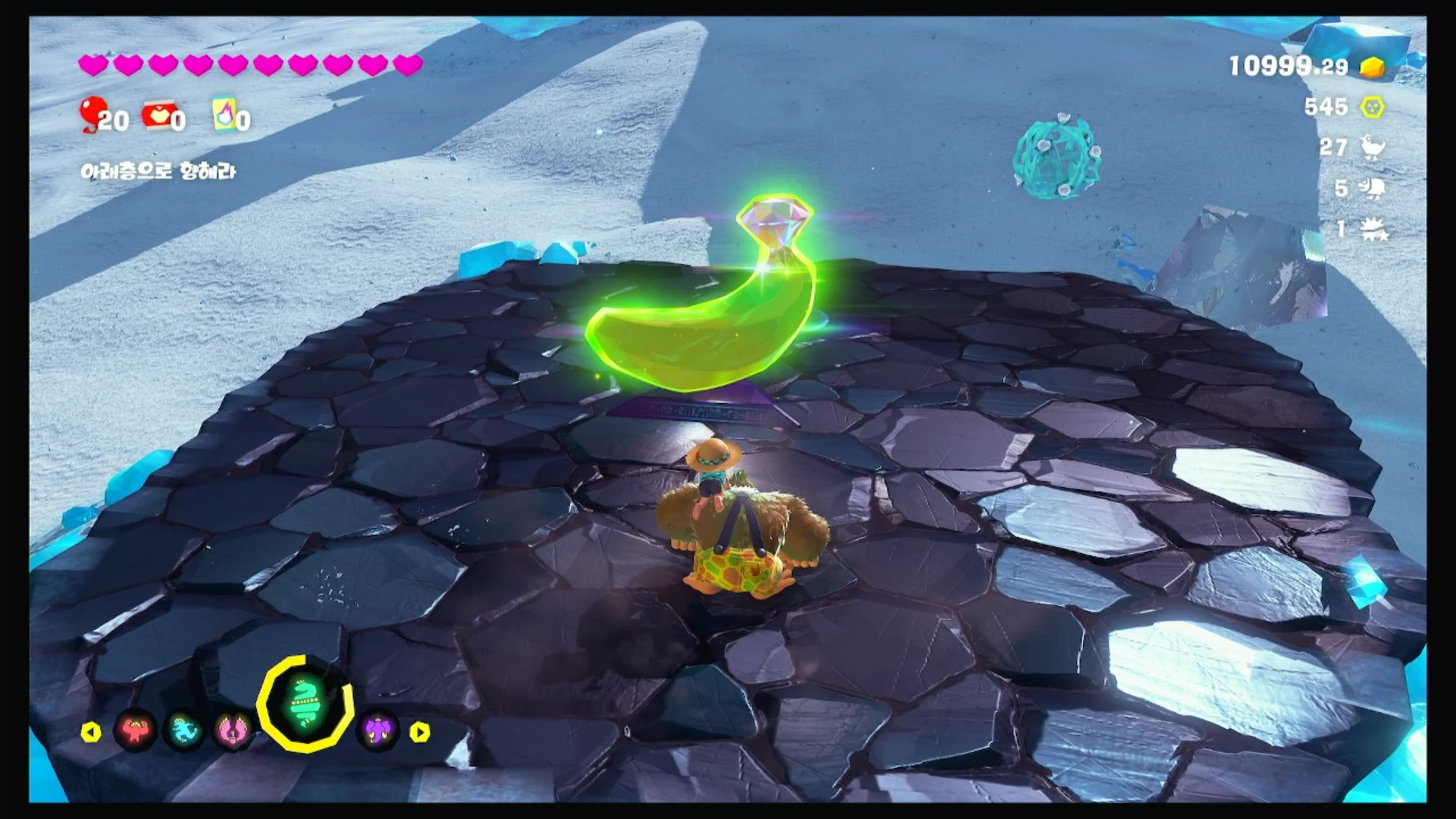Click the gold nugget currency icon
This screenshot has height=819, width=1456.
pyautogui.click(x=1372, y=67)
